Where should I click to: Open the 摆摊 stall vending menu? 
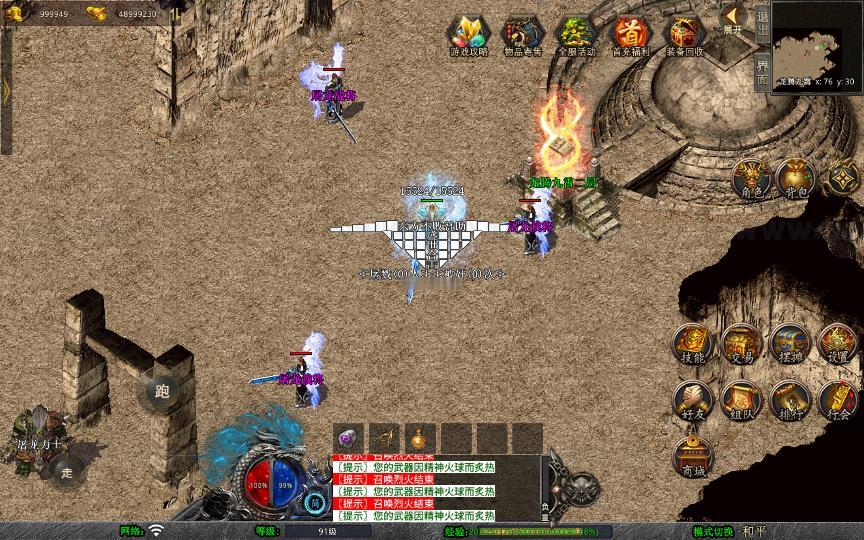point(789,343)
